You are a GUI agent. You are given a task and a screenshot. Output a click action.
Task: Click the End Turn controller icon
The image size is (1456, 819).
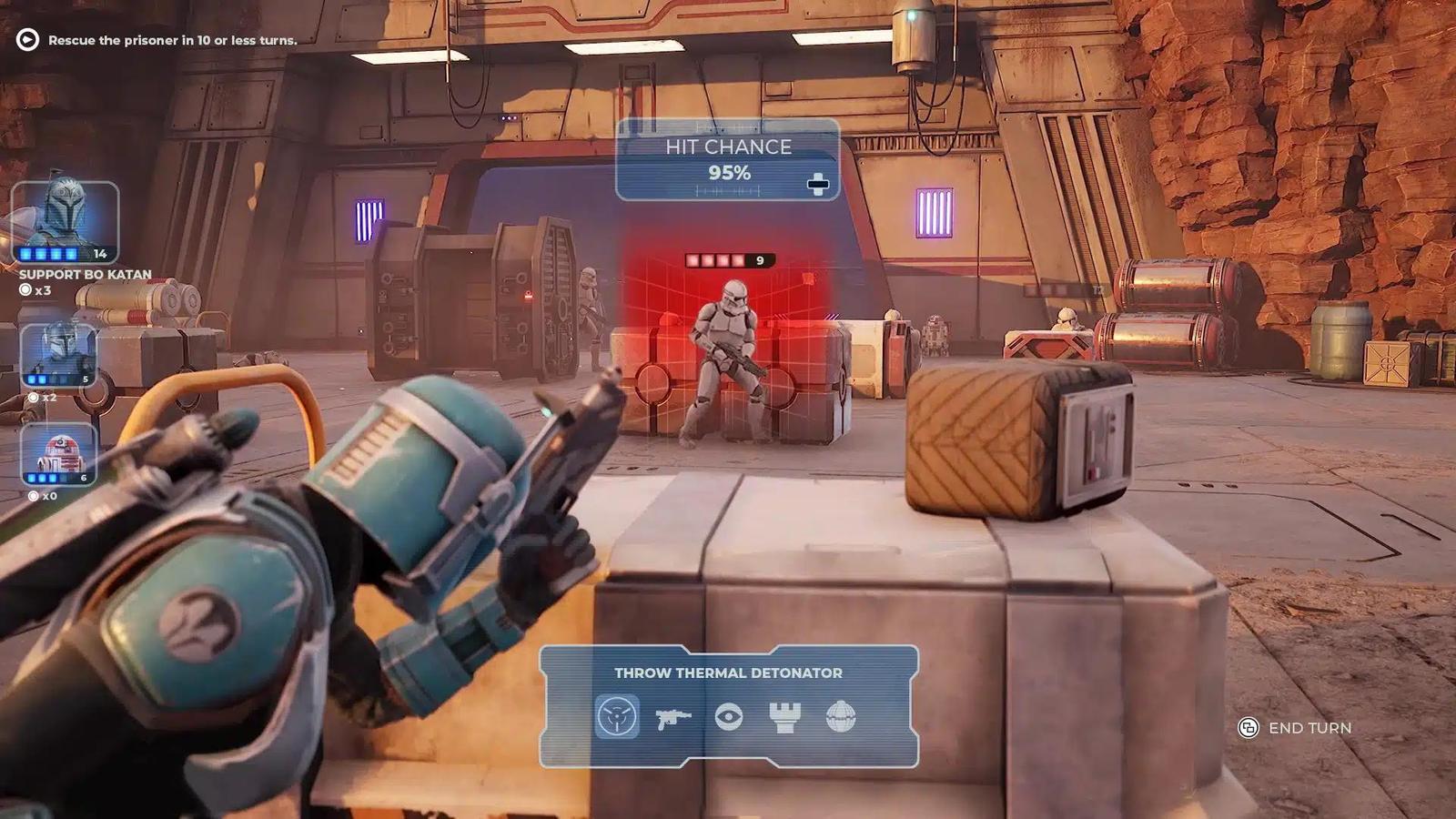(x=1247, y=728)
